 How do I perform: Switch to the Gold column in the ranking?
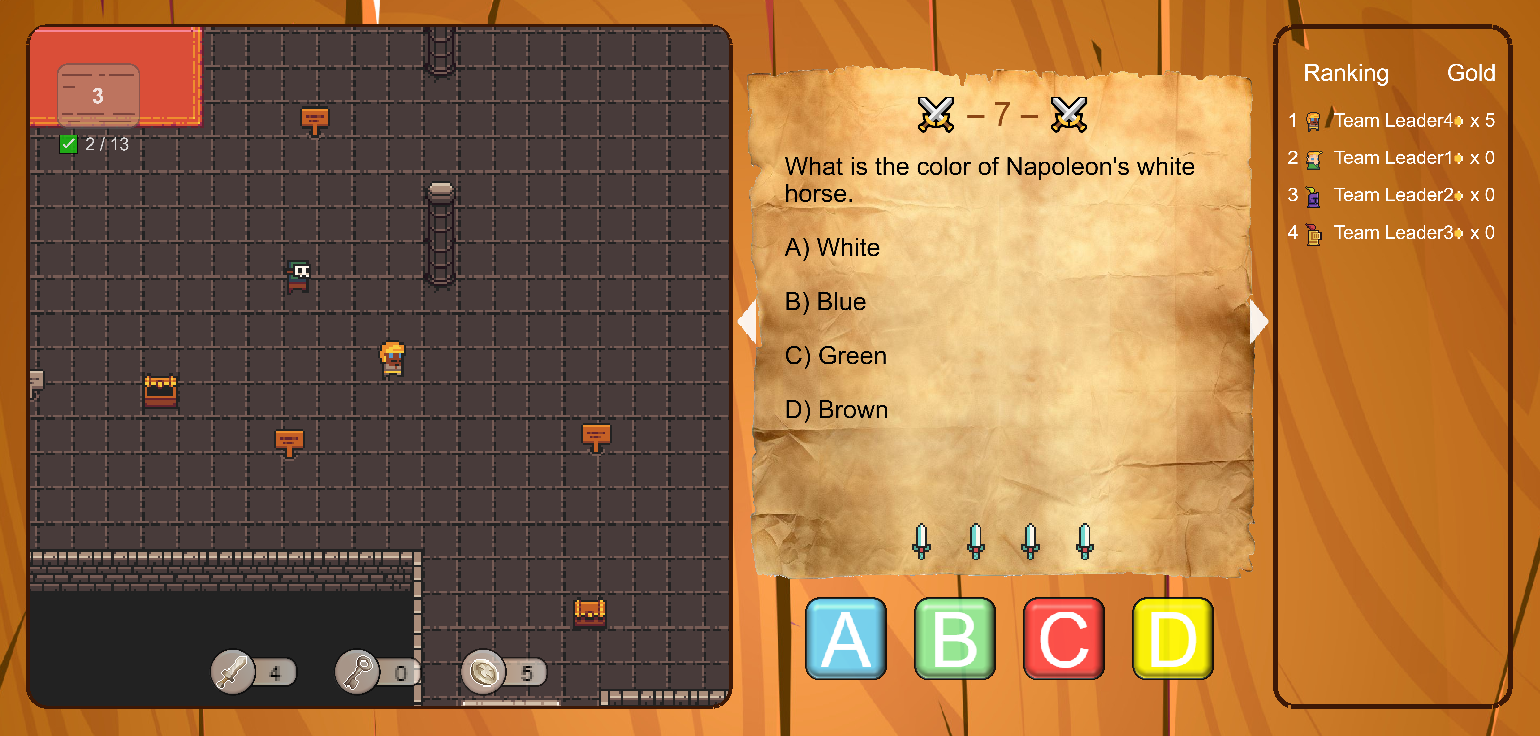pos(1470,73)
